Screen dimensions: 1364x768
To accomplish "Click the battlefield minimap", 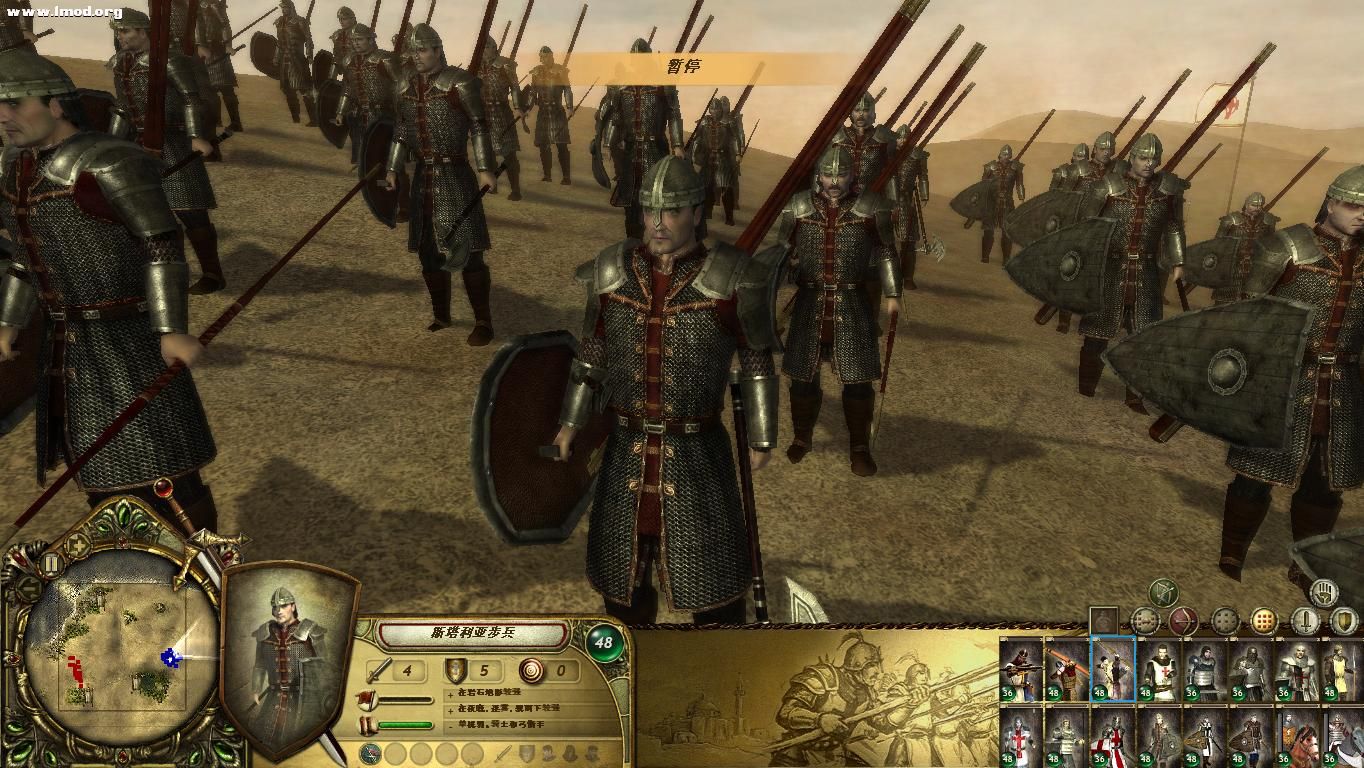I will [118, 648].
